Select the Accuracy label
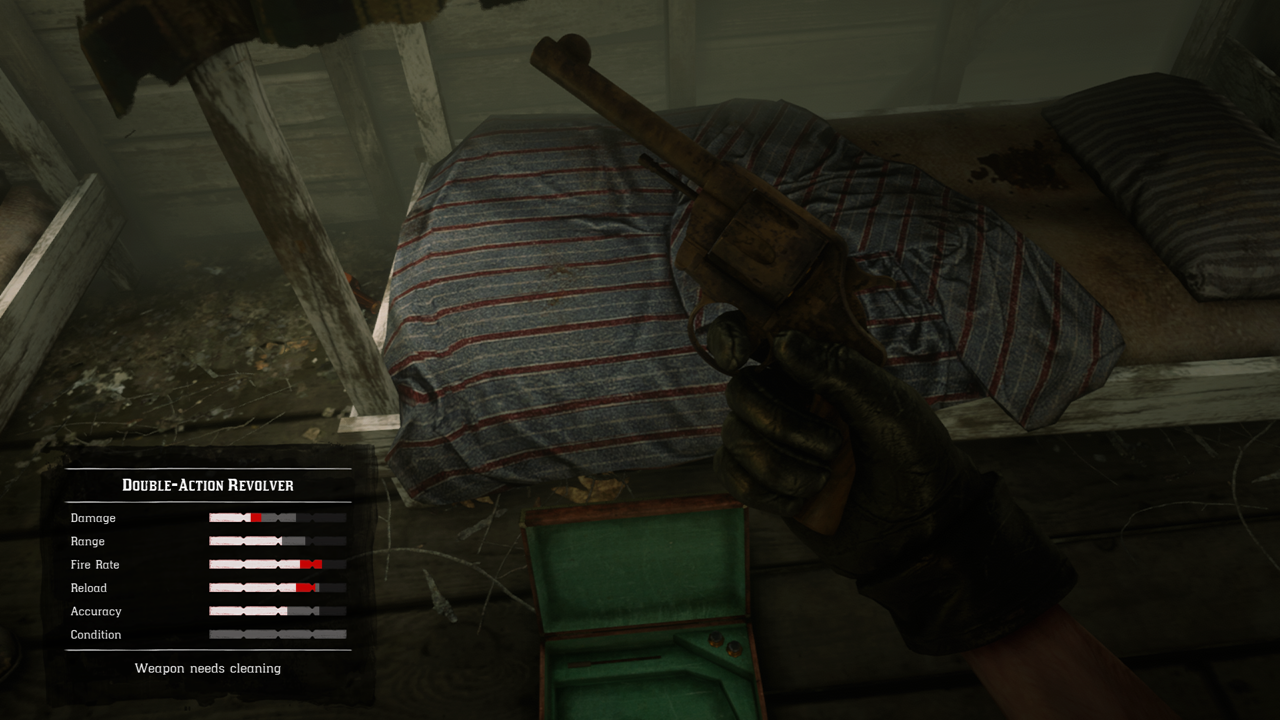This screenshot has height=720, width=1280. coord(97,611)
